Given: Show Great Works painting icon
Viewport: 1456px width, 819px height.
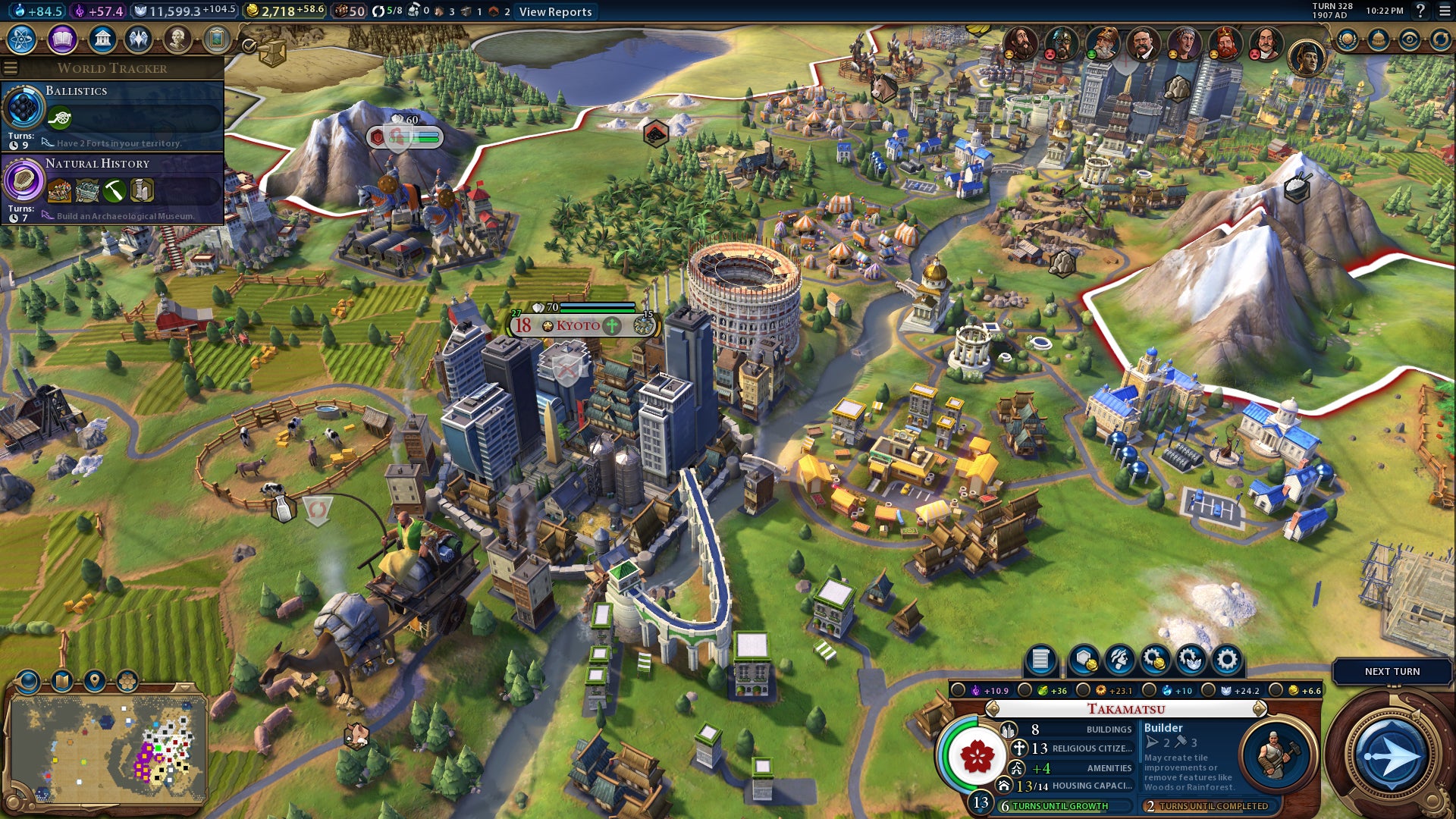Looking at the screenshot, I should point(217,39).
